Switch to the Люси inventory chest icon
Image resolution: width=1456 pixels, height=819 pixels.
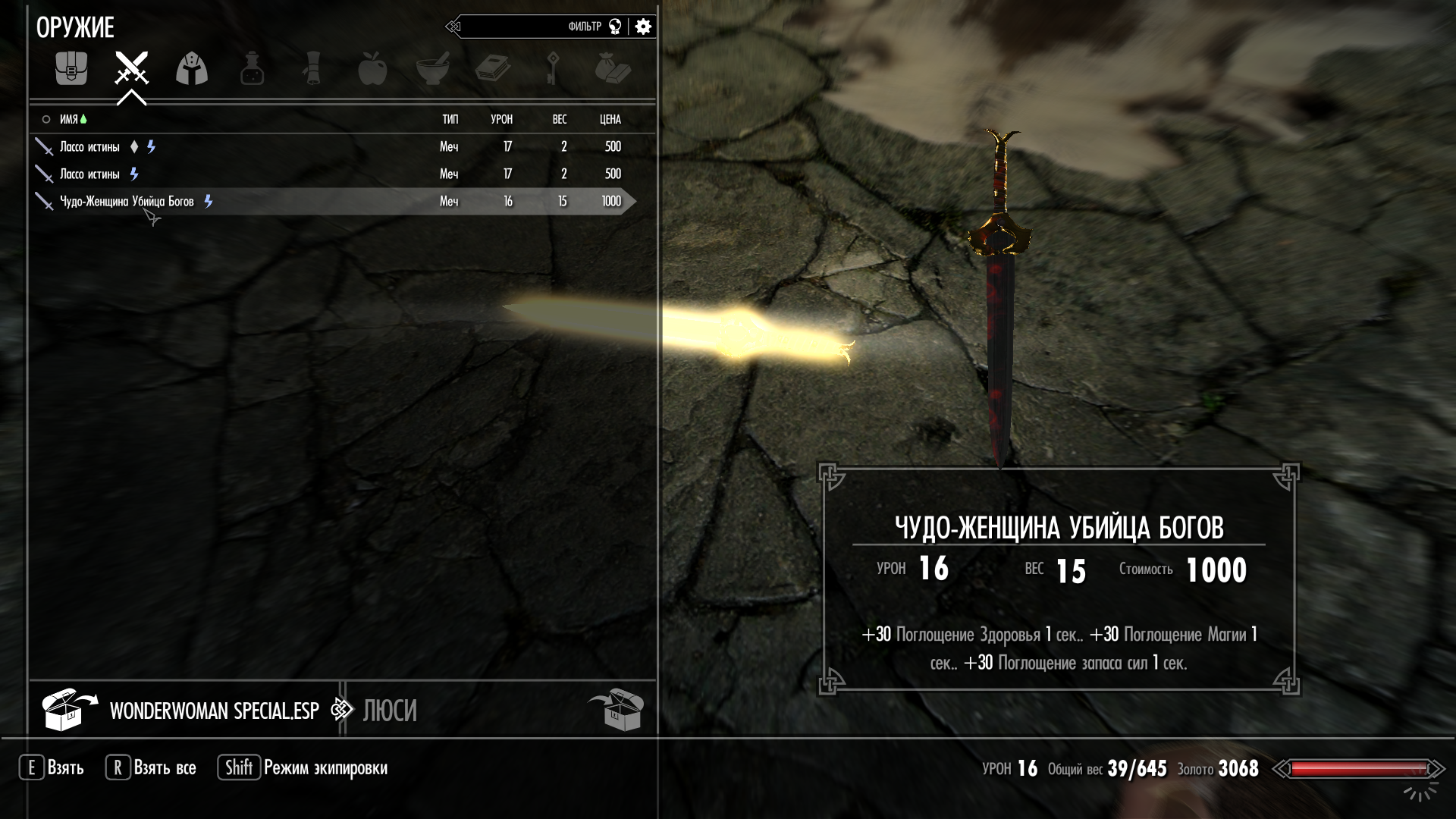[x=615, y=710]
